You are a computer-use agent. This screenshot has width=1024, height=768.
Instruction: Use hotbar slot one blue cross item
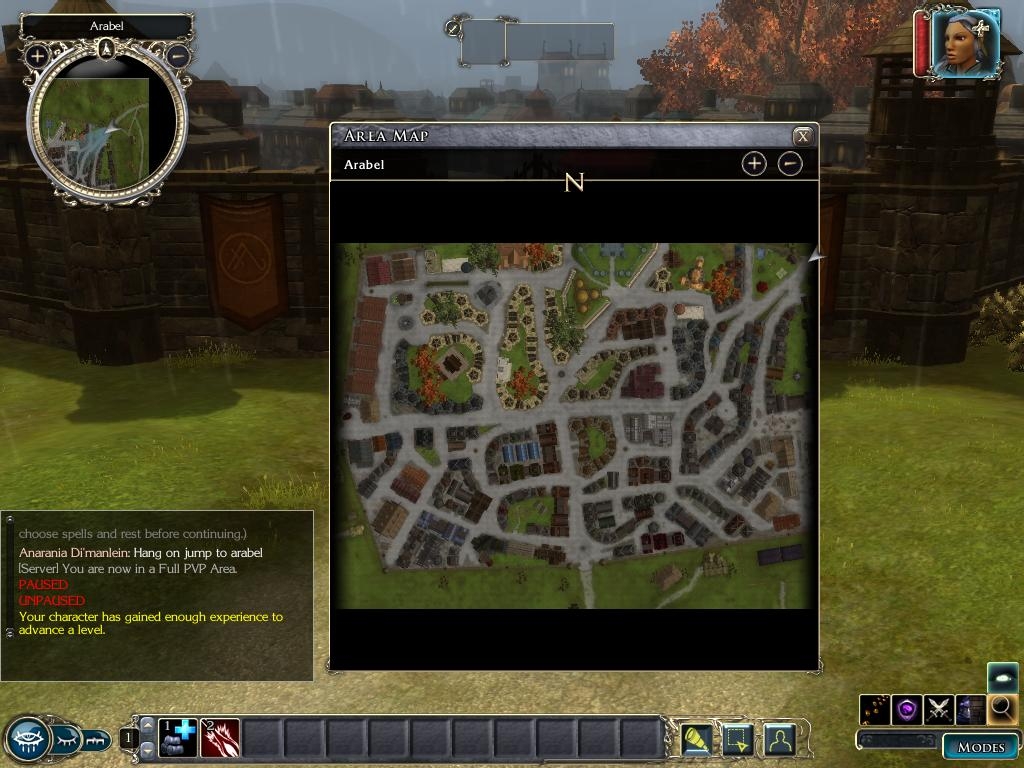178,739
